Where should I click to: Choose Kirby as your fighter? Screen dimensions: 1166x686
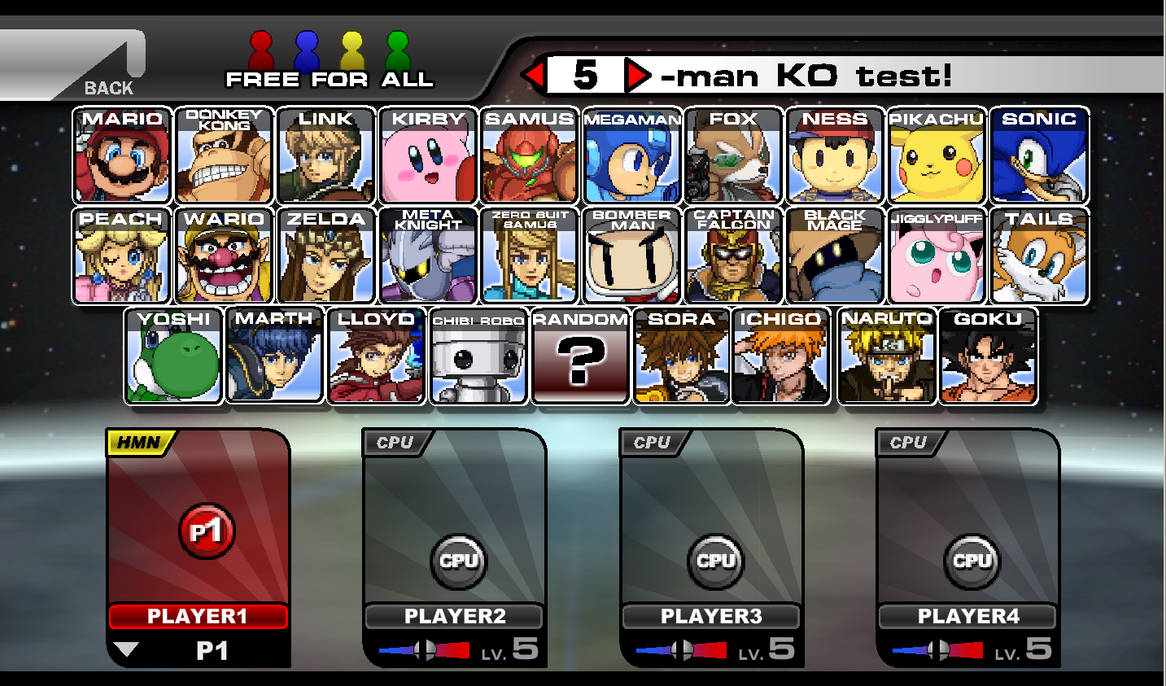pyautogui.click(x=428, y=155)
